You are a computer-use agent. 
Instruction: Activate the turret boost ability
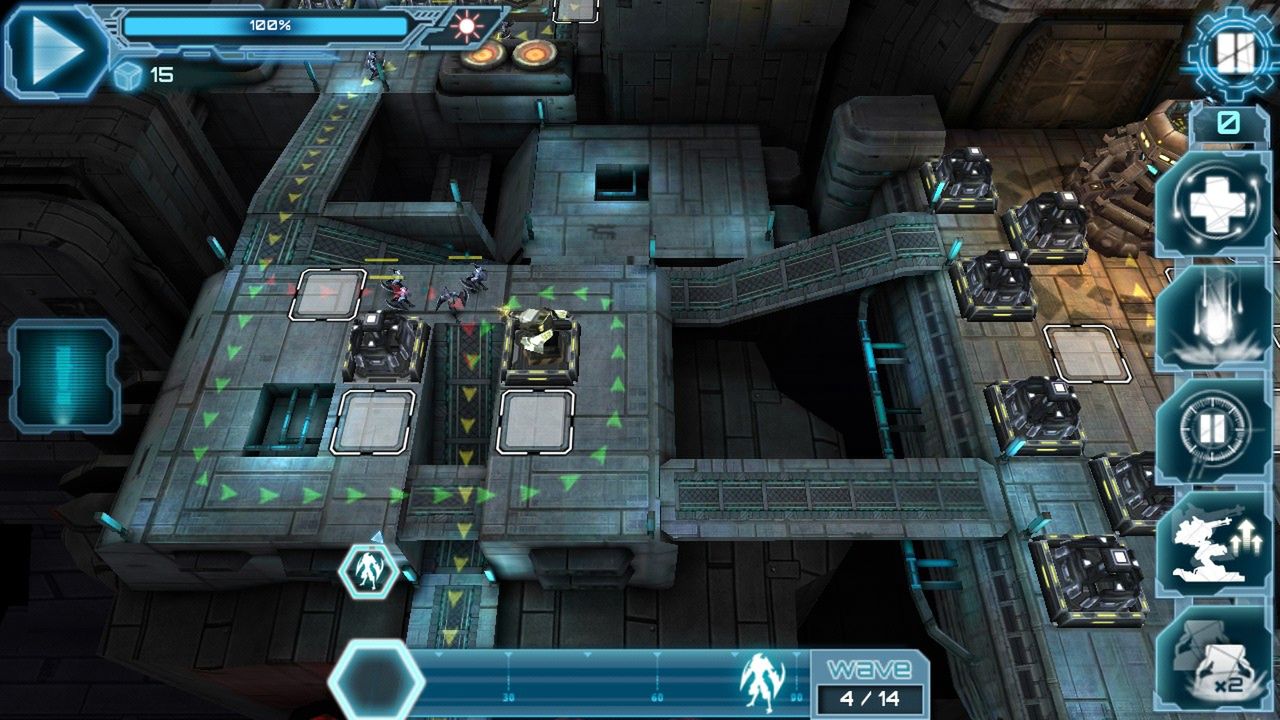coord(1214,545)
